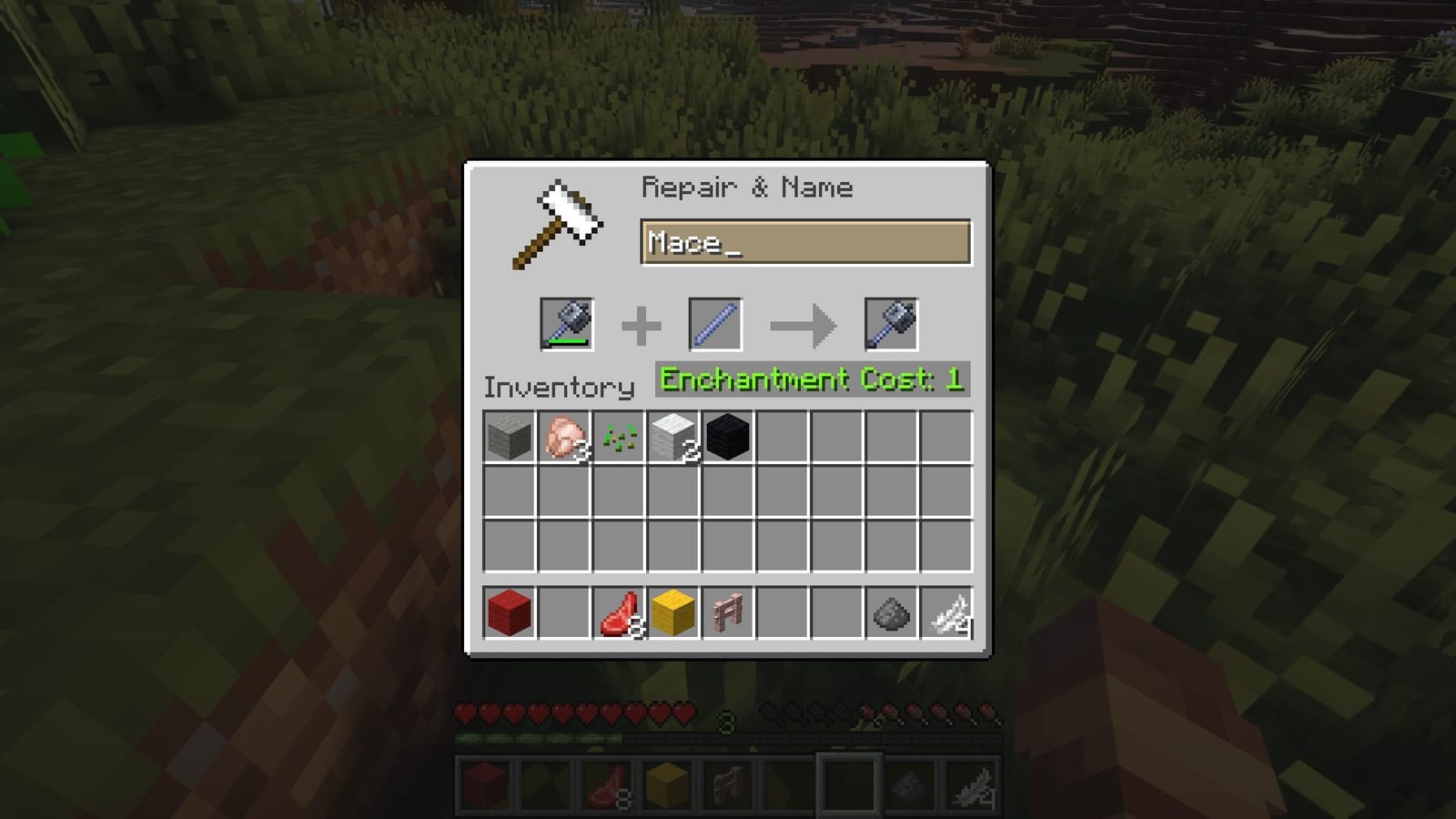Select the mace in the anvil input slot
Viewport: 1456px width, 819px height.
point(568,325)
